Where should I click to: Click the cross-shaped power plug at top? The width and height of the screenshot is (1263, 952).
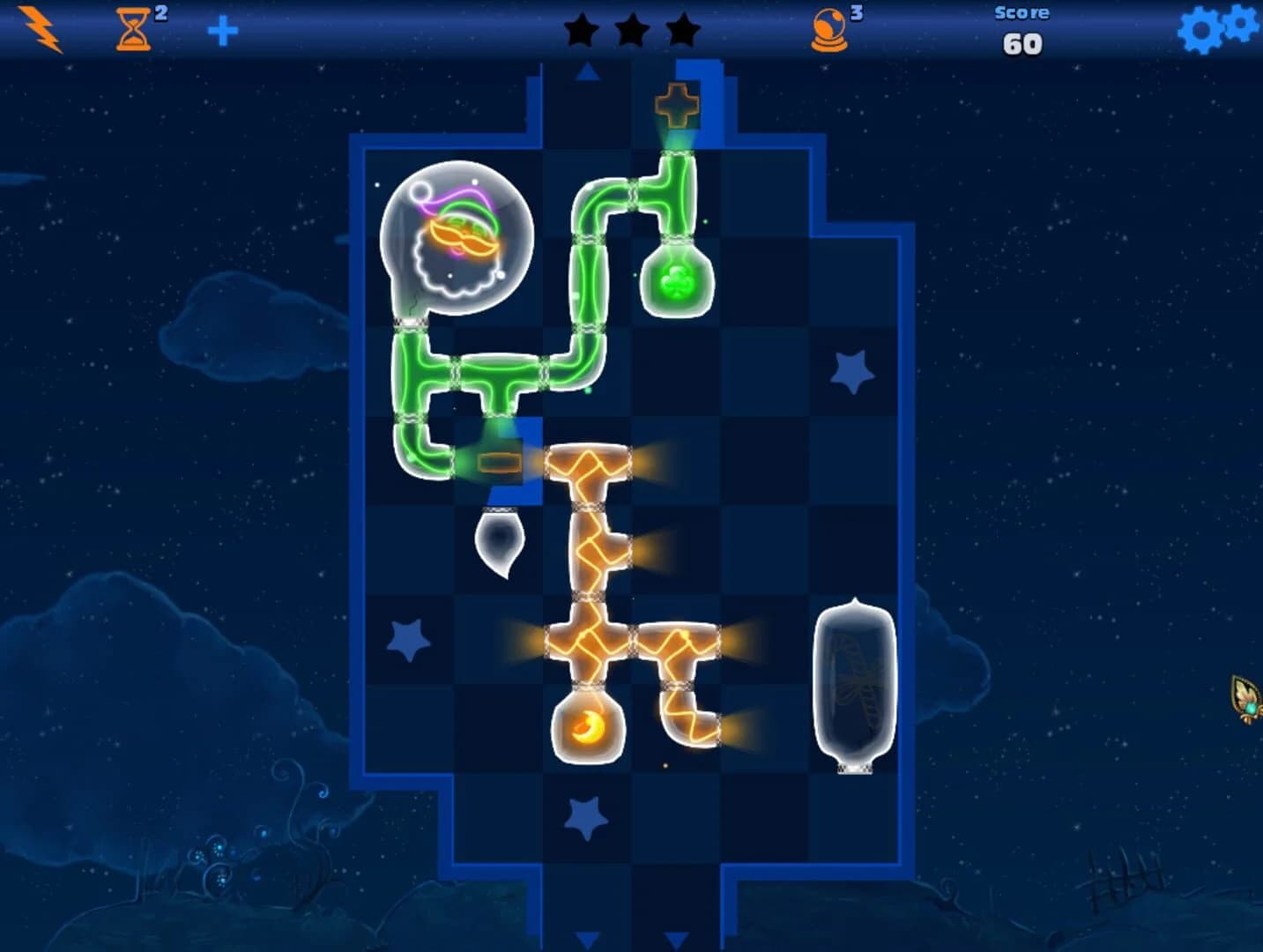click(x=677, y=103)
